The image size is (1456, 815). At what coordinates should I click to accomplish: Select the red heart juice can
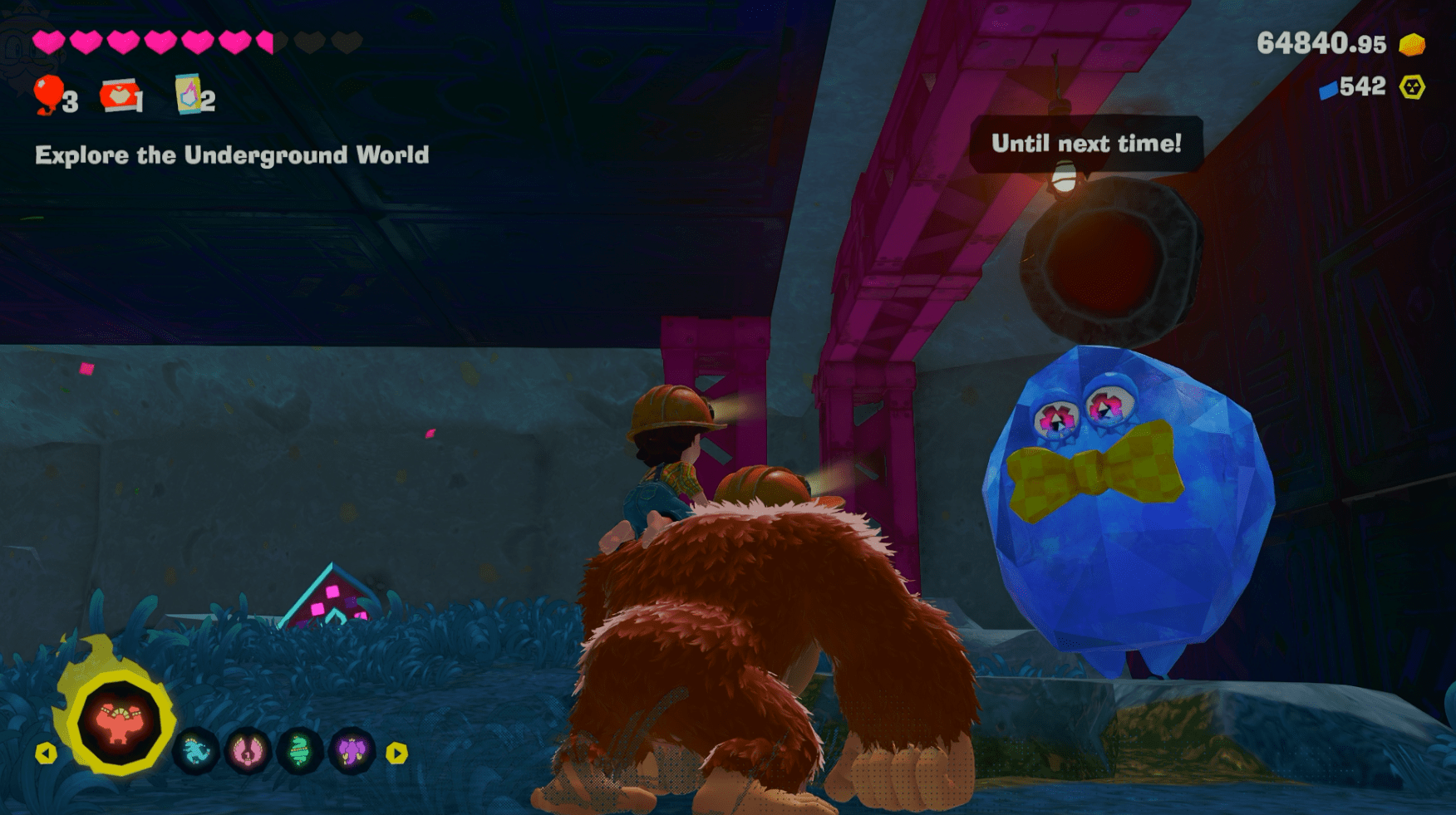click(119, 96)
